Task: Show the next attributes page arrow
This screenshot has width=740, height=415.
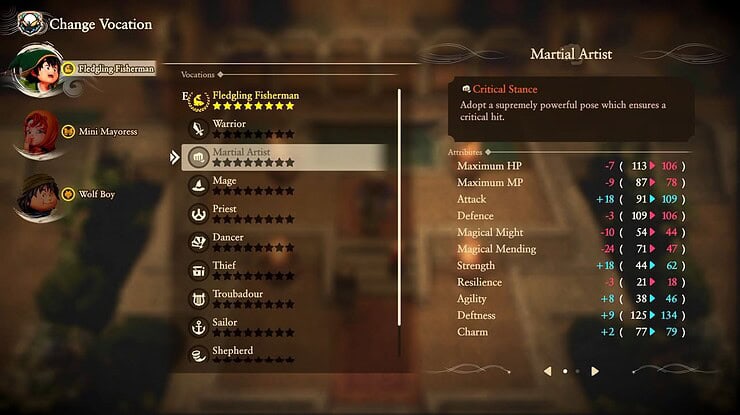Action: click(595, 371)
